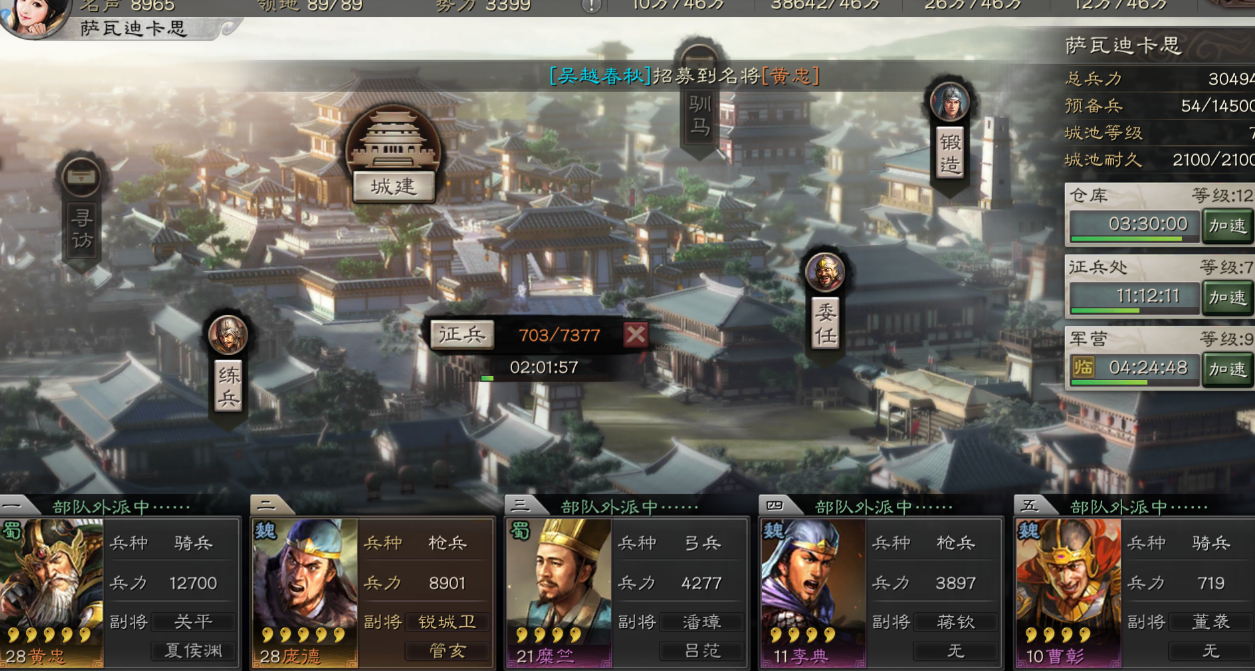1255x671 pixels.
Task: Select the 驯马 horse taming banner
Action: click(x=699, y=113)
